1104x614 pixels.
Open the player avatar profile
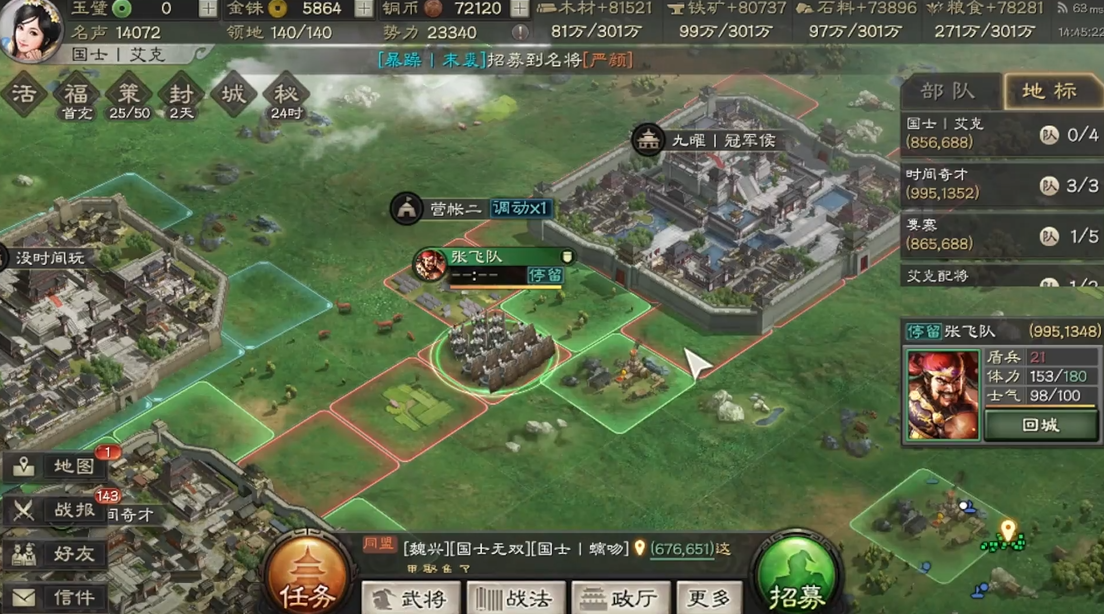tap(30, 30)
